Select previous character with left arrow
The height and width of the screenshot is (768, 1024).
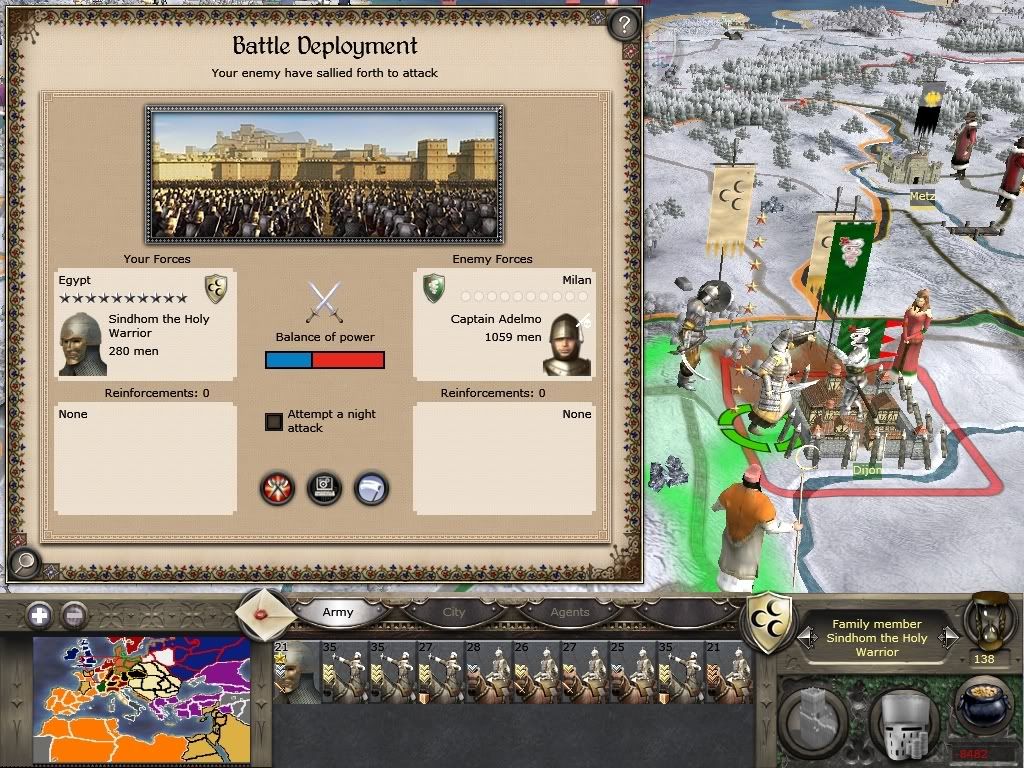coord(805,637)
